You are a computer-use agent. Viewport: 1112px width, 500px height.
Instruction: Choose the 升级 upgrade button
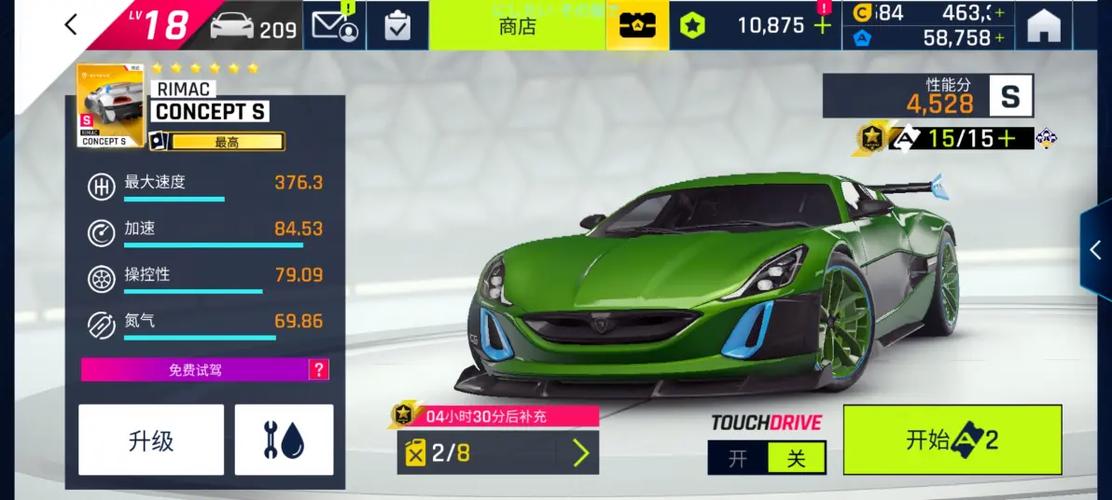(151, 440)
